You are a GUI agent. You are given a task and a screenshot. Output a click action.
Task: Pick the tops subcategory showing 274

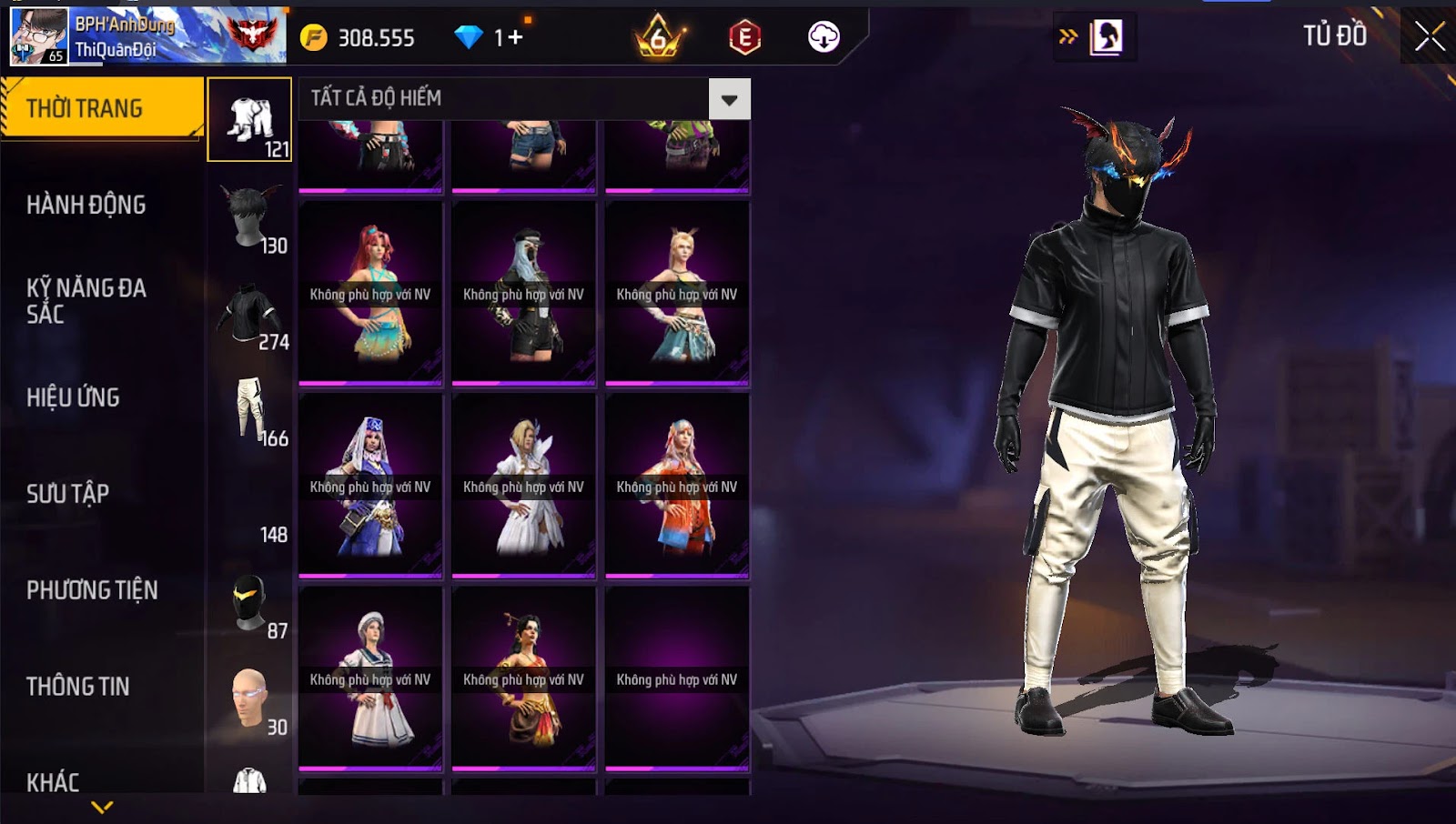(x=250, y=315)
